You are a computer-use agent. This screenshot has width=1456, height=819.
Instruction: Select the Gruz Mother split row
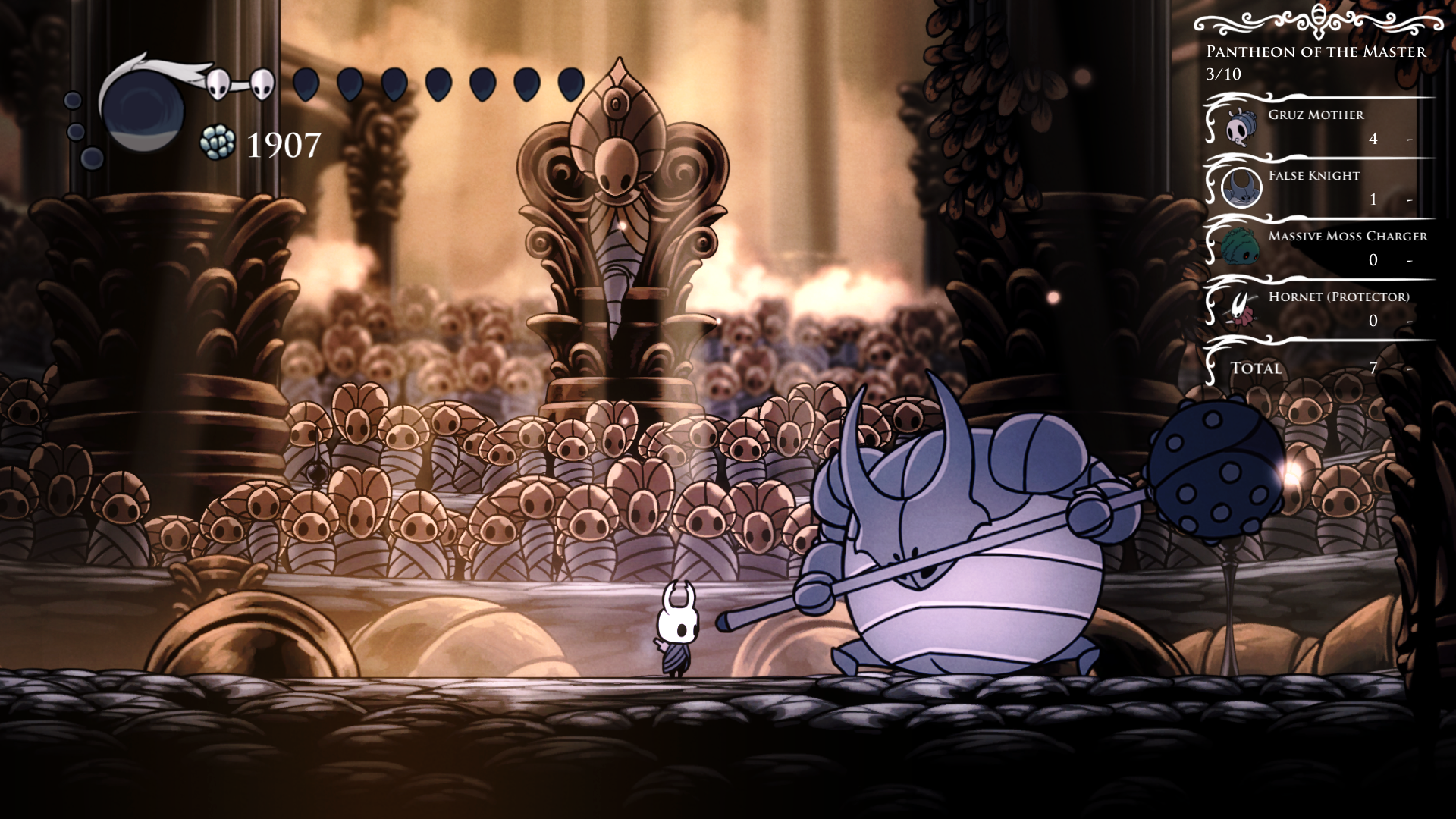[1318, 126]
